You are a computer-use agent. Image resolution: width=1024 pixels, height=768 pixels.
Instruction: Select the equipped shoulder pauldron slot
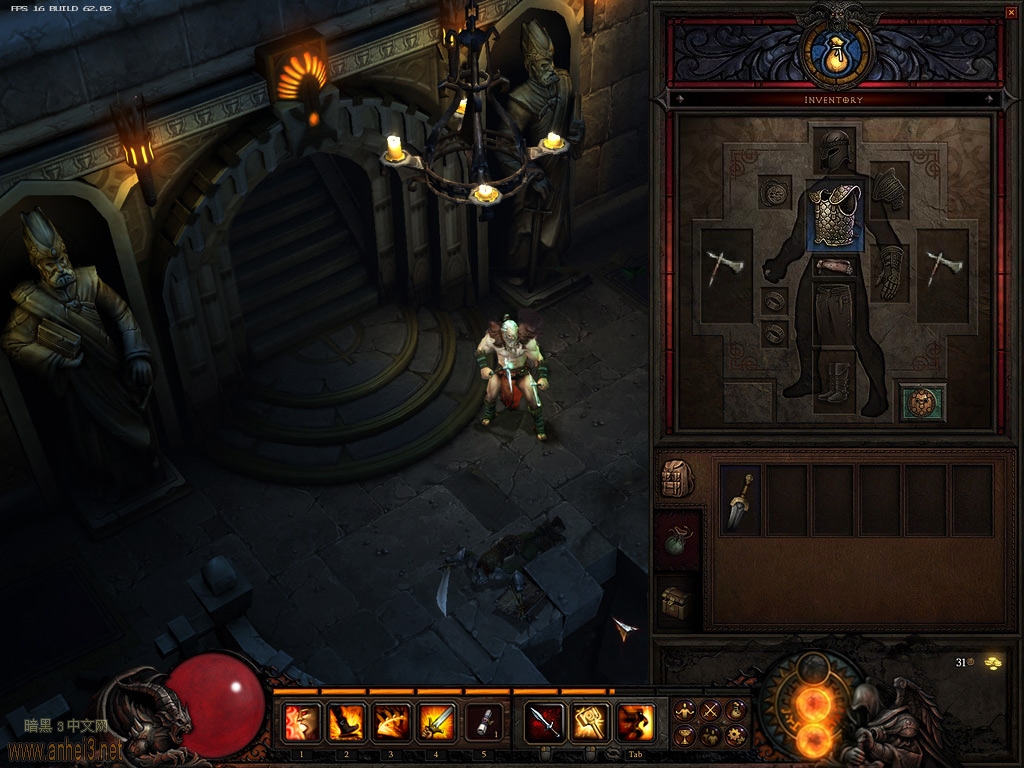tap(889, 189)
